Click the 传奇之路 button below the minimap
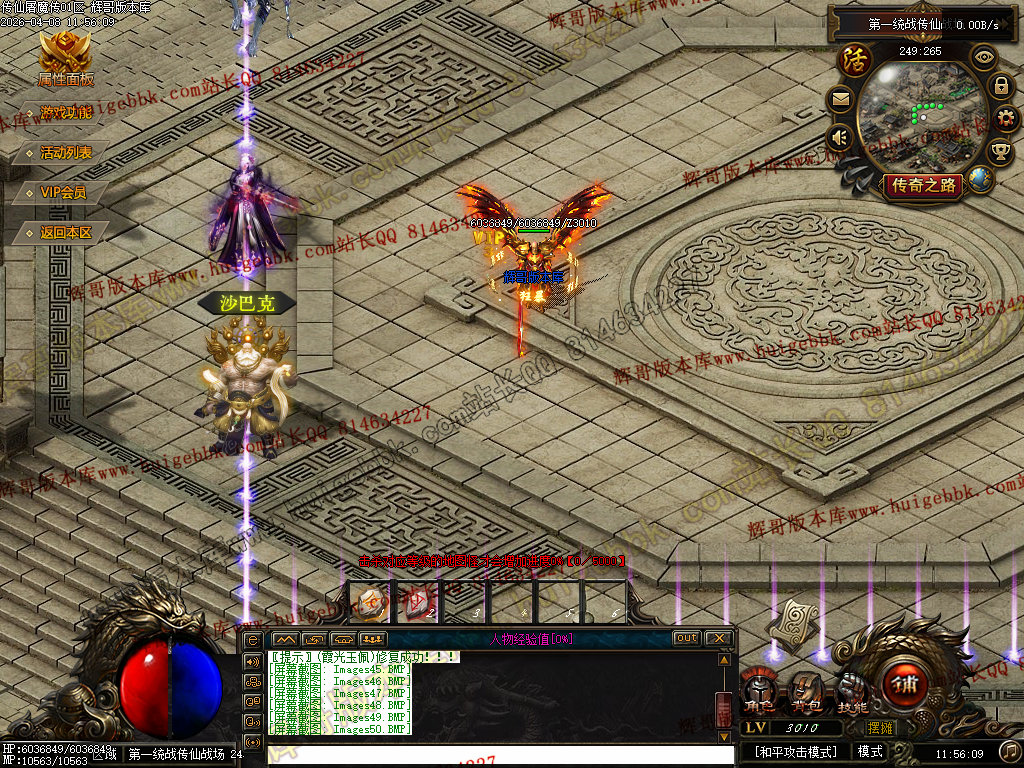Image resolution: width=1024 pixels, height=768 pixels. point(921,185)
